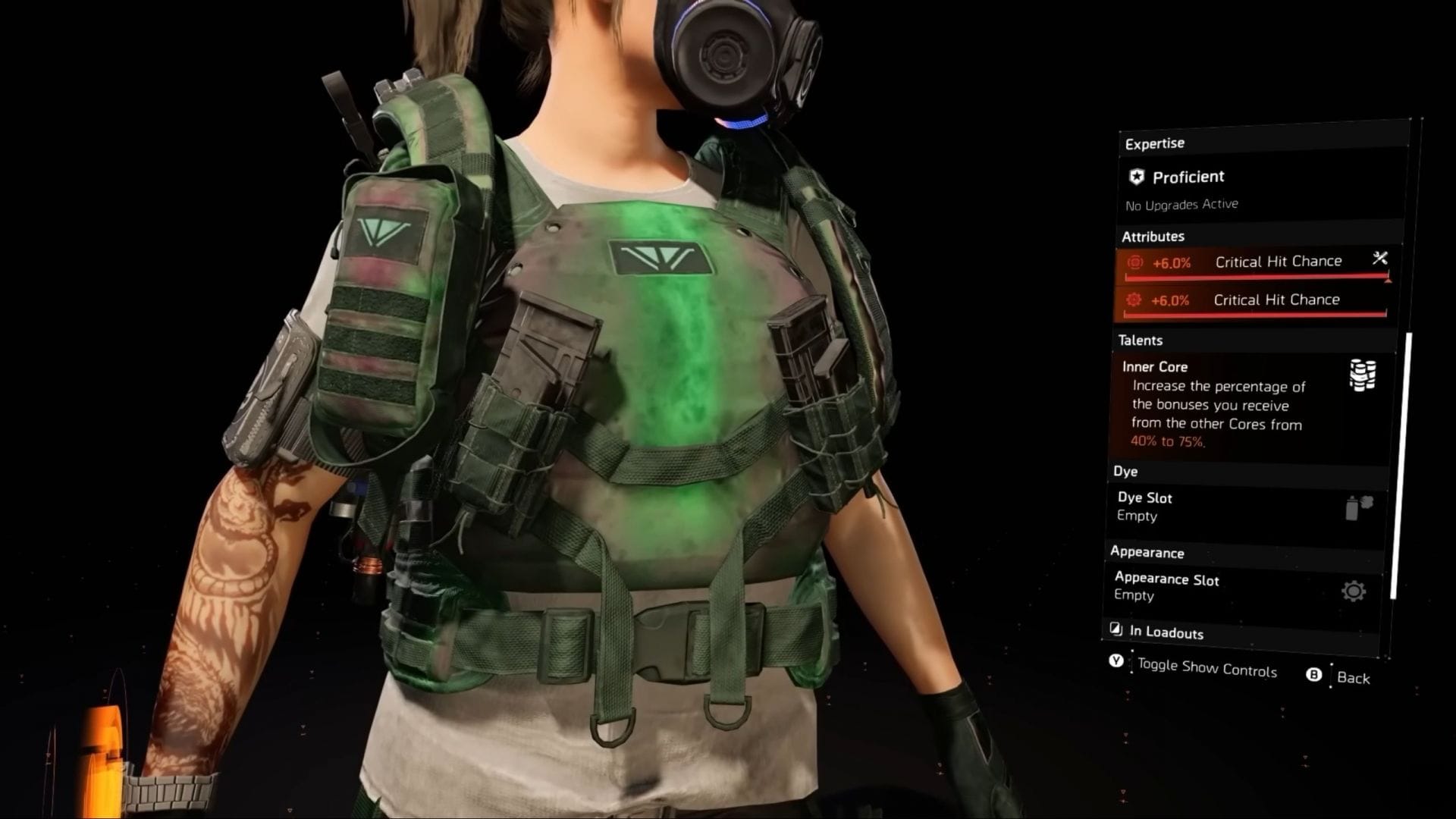Click the B button prompt near Back
Viewport: 1456px width, 819px height.
click(x=1314, y=673)
